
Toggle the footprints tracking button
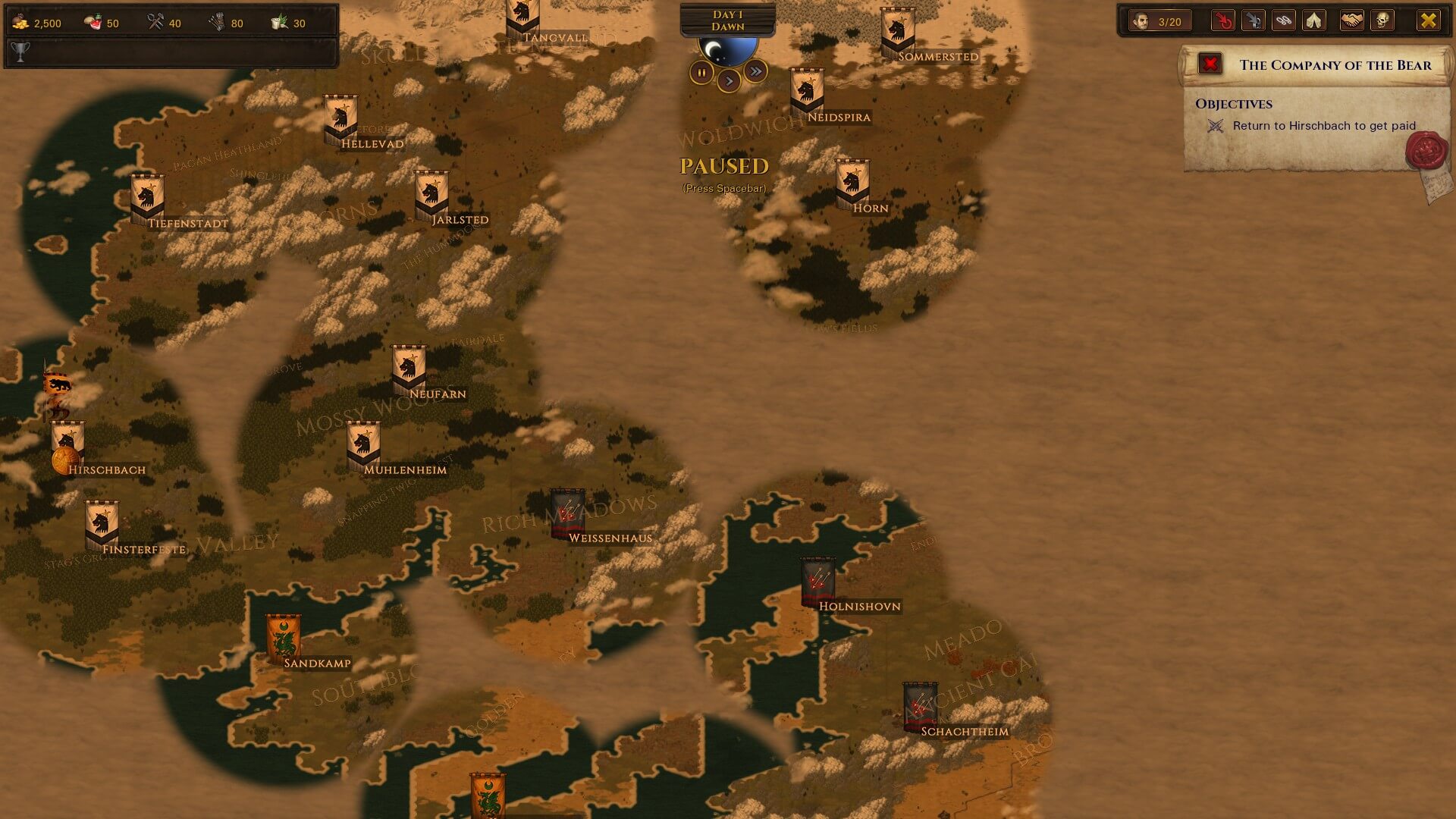coord(1283,21)
